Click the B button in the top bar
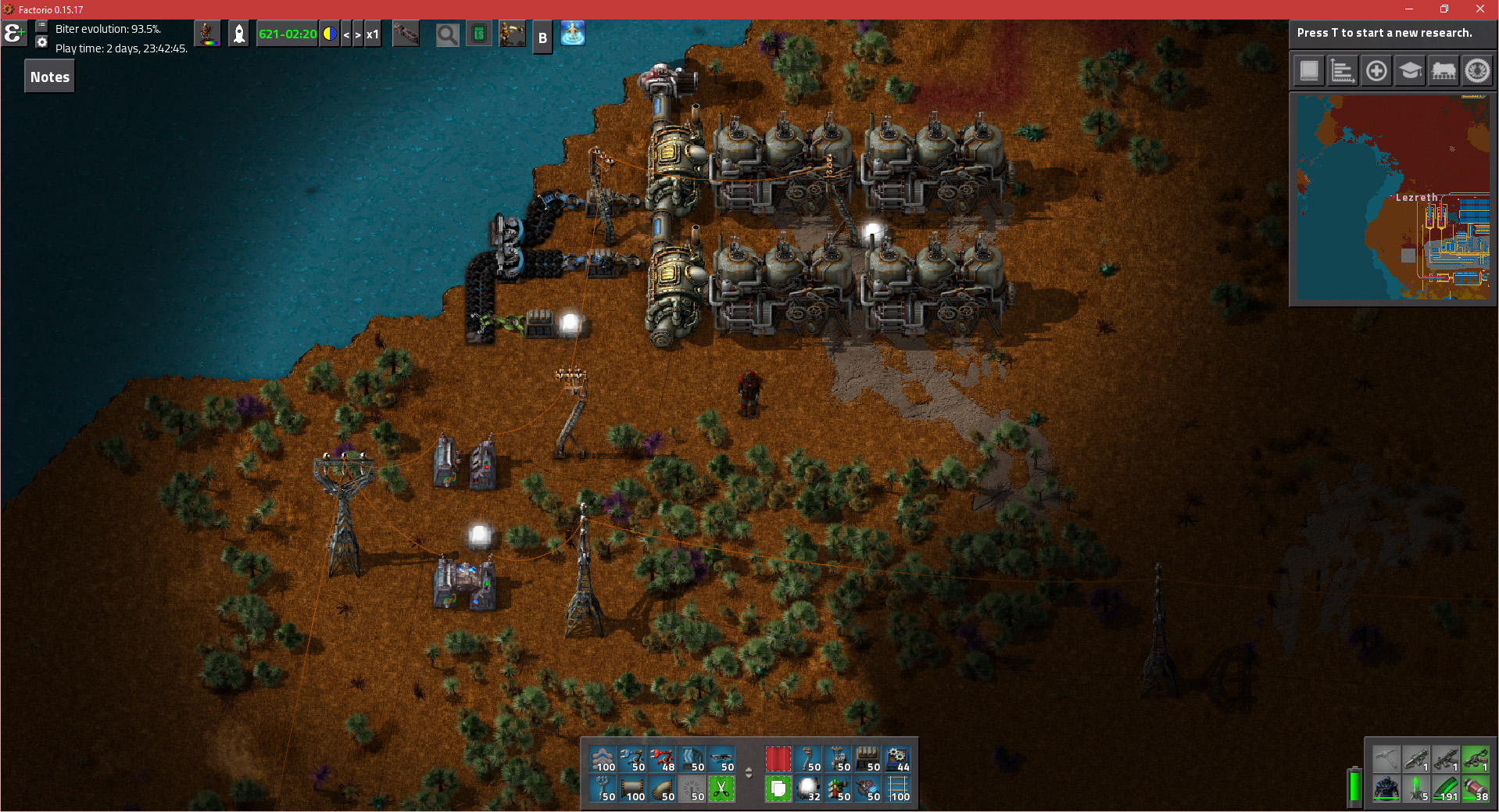 (542, 38)
